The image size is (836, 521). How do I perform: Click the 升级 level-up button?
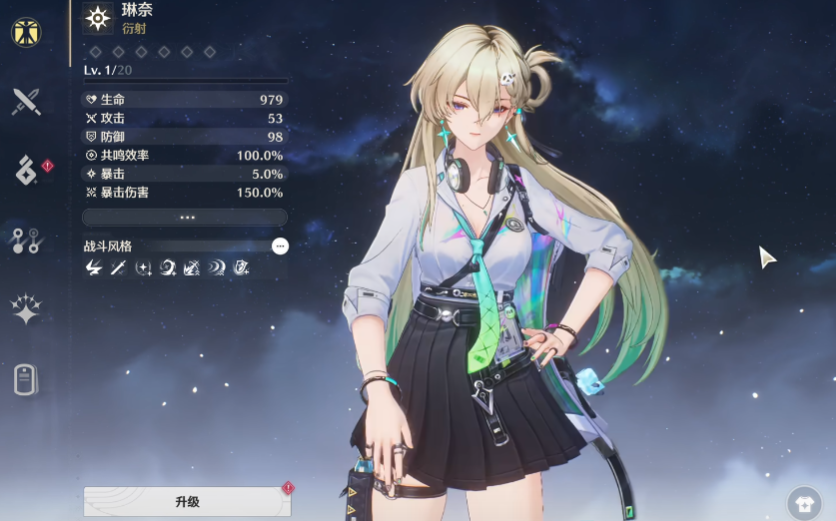pos(187,501)
